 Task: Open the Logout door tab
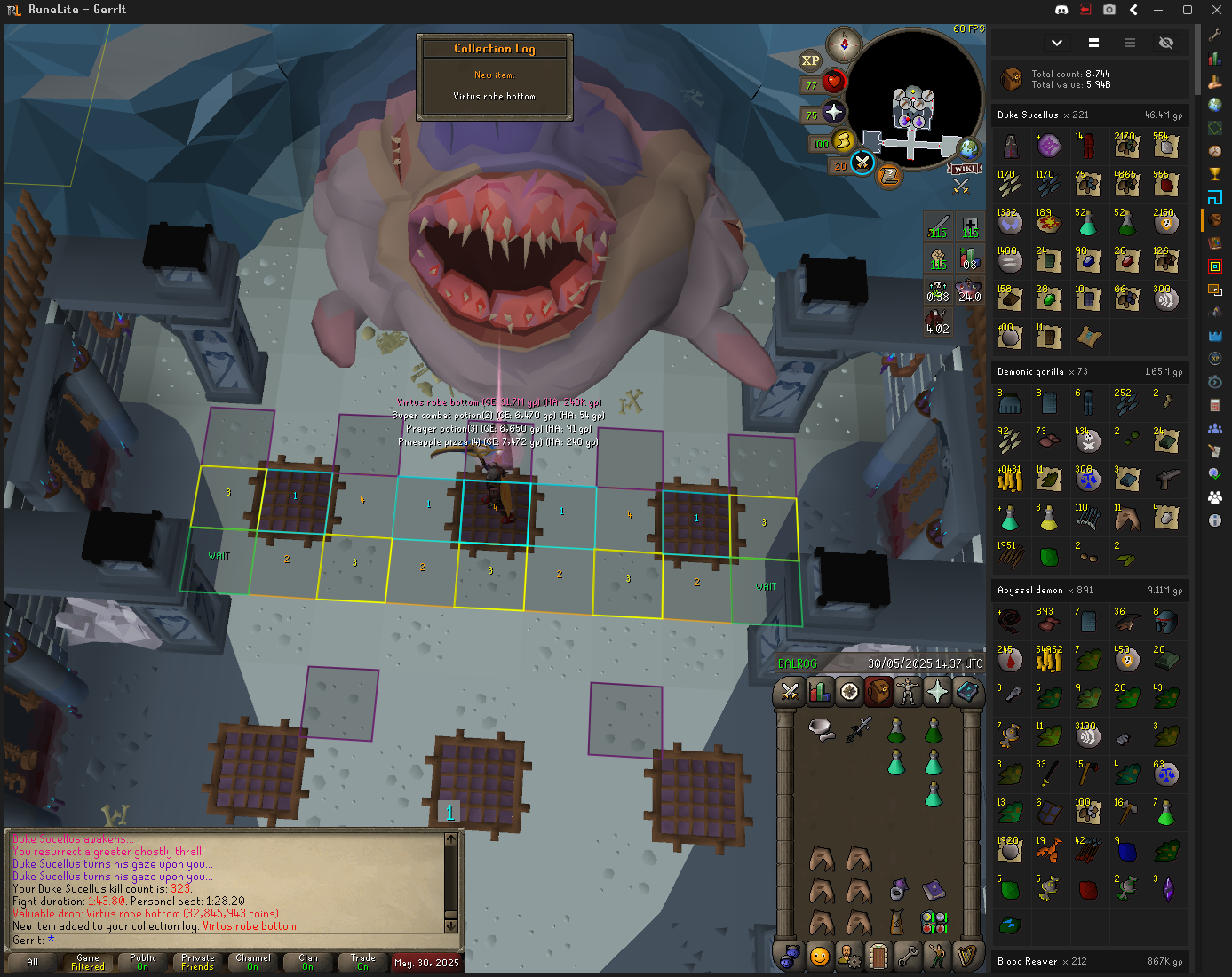click(x=878, y=956)
